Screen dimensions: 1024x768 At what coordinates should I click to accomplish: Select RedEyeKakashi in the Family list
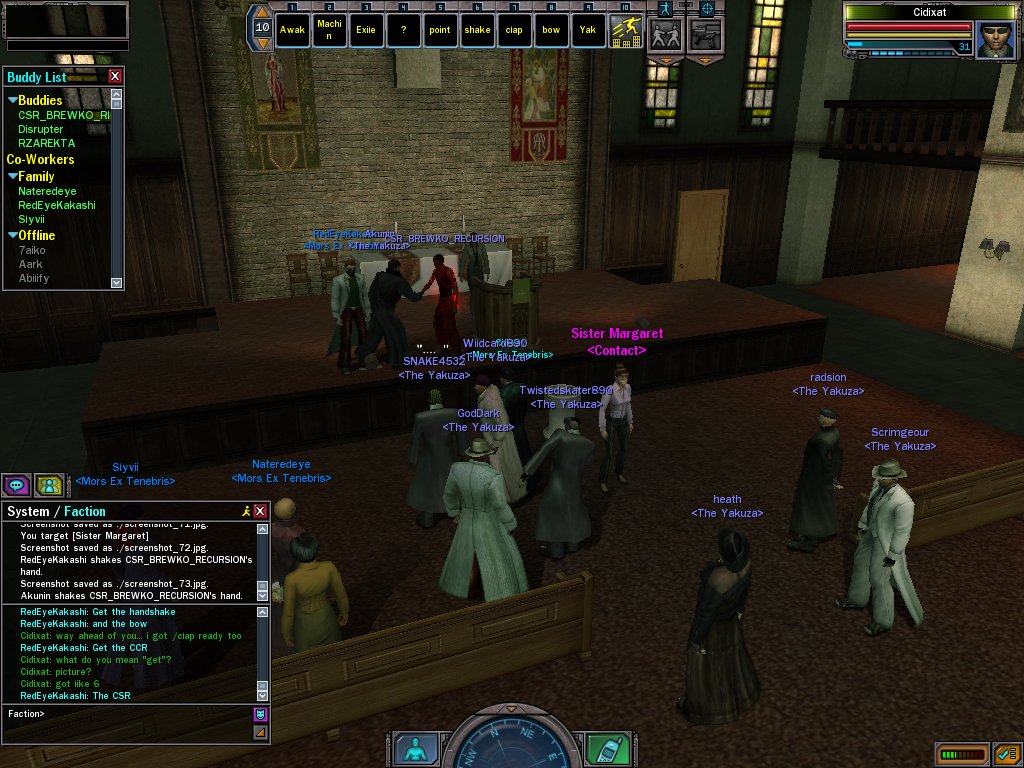coord(56,205)
